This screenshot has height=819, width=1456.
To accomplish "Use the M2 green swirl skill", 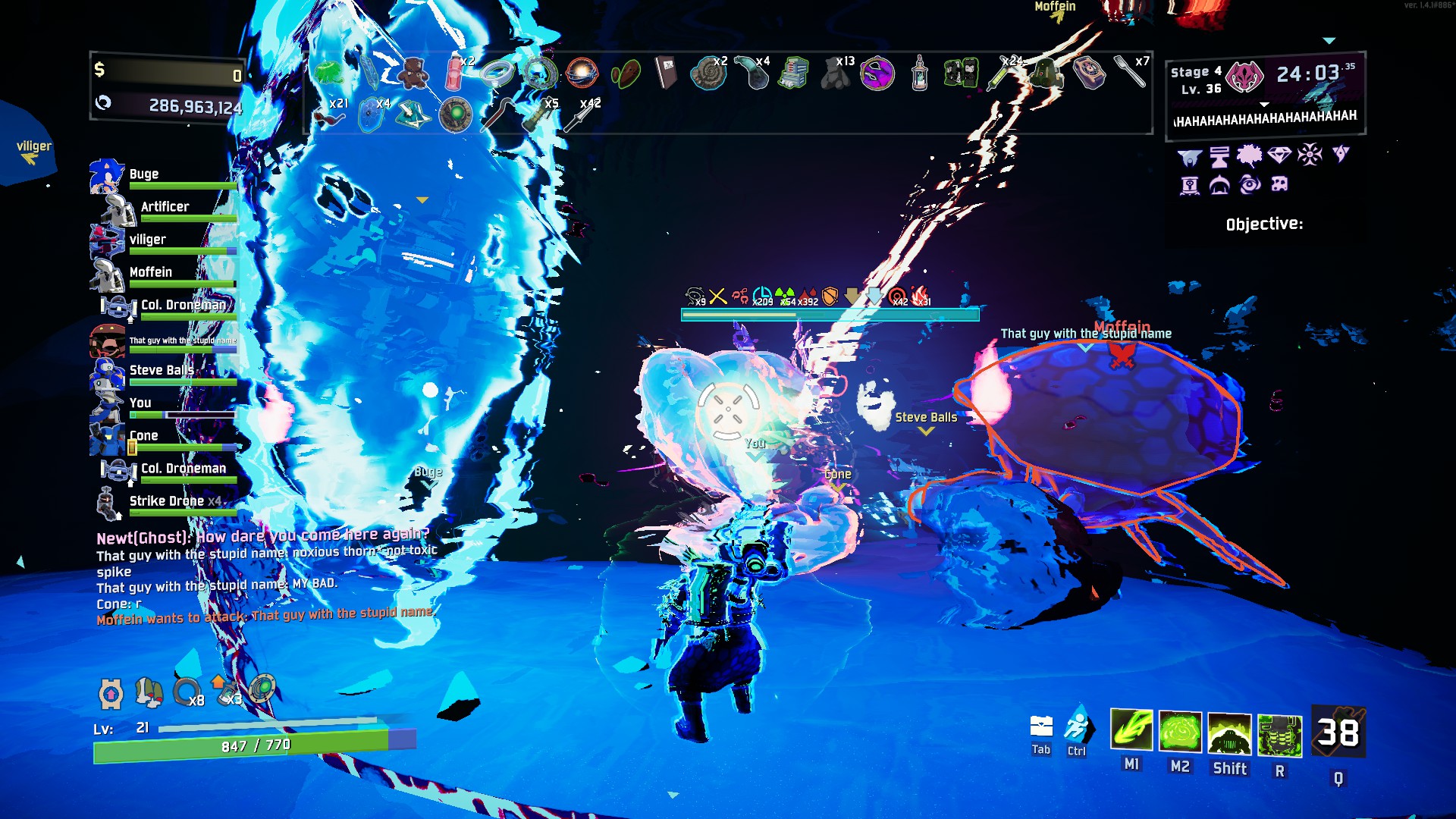I will (1180, 733).
